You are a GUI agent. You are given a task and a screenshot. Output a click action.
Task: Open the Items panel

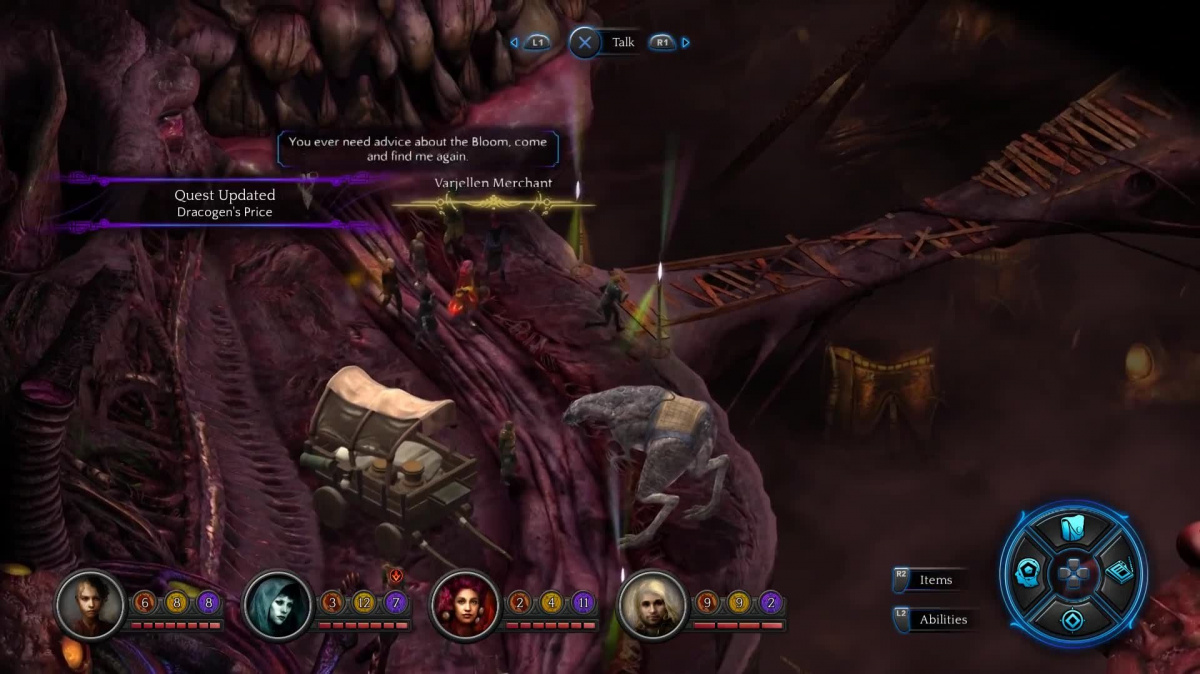[935, 580]
